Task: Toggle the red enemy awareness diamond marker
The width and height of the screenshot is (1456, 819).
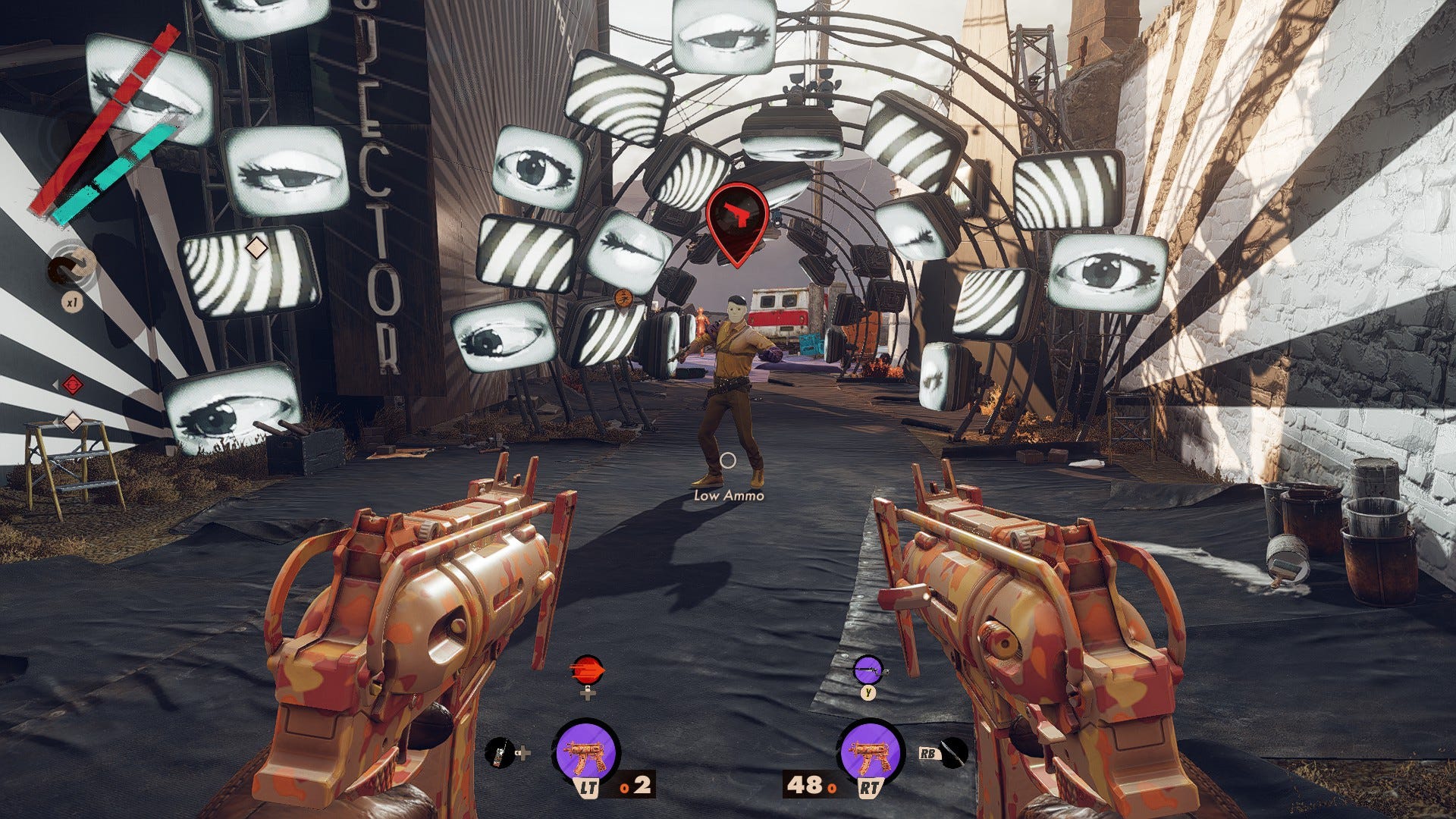Action: pos(71,384)
